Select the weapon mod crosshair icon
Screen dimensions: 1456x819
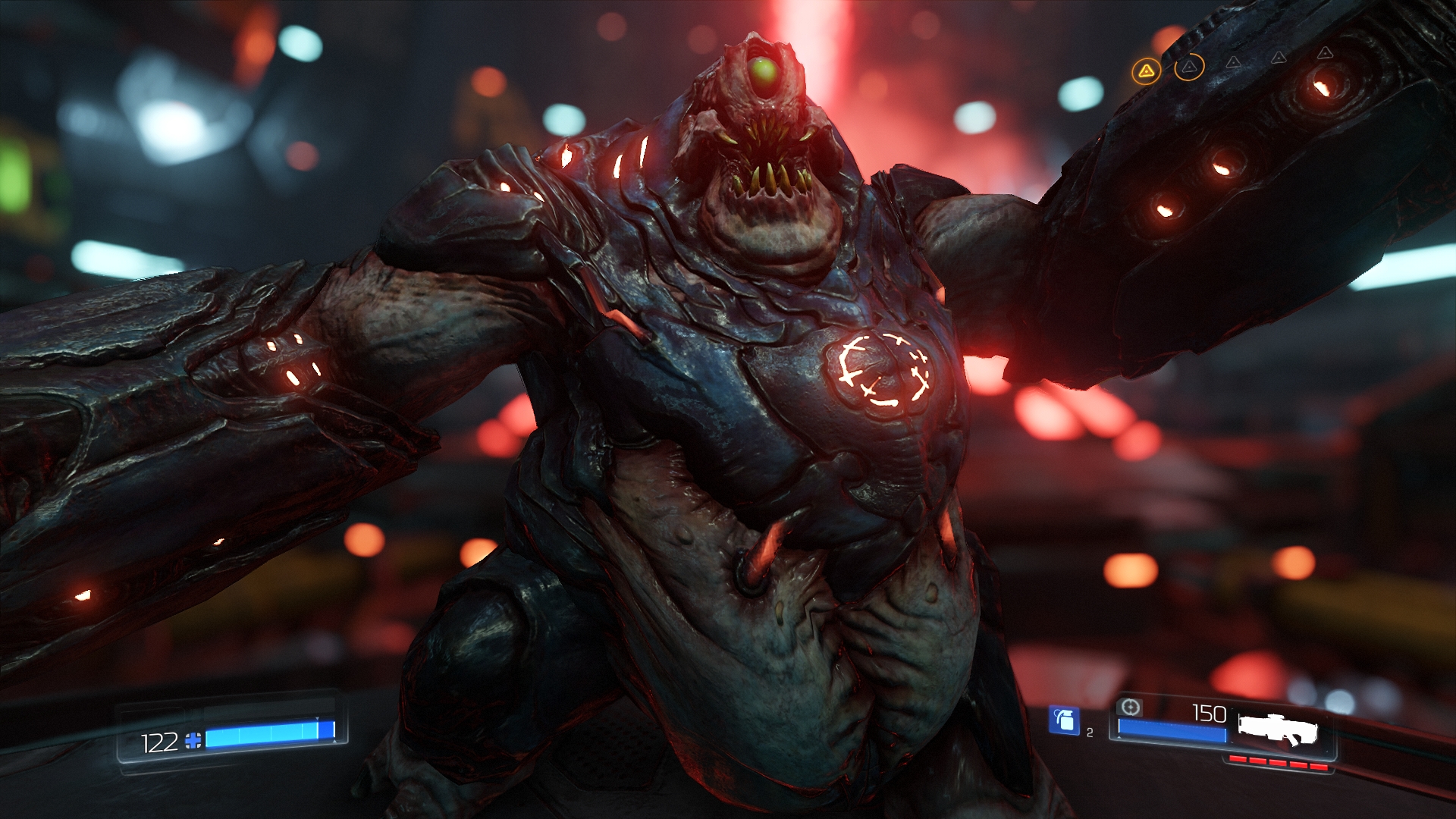(x=1130, y=708)
